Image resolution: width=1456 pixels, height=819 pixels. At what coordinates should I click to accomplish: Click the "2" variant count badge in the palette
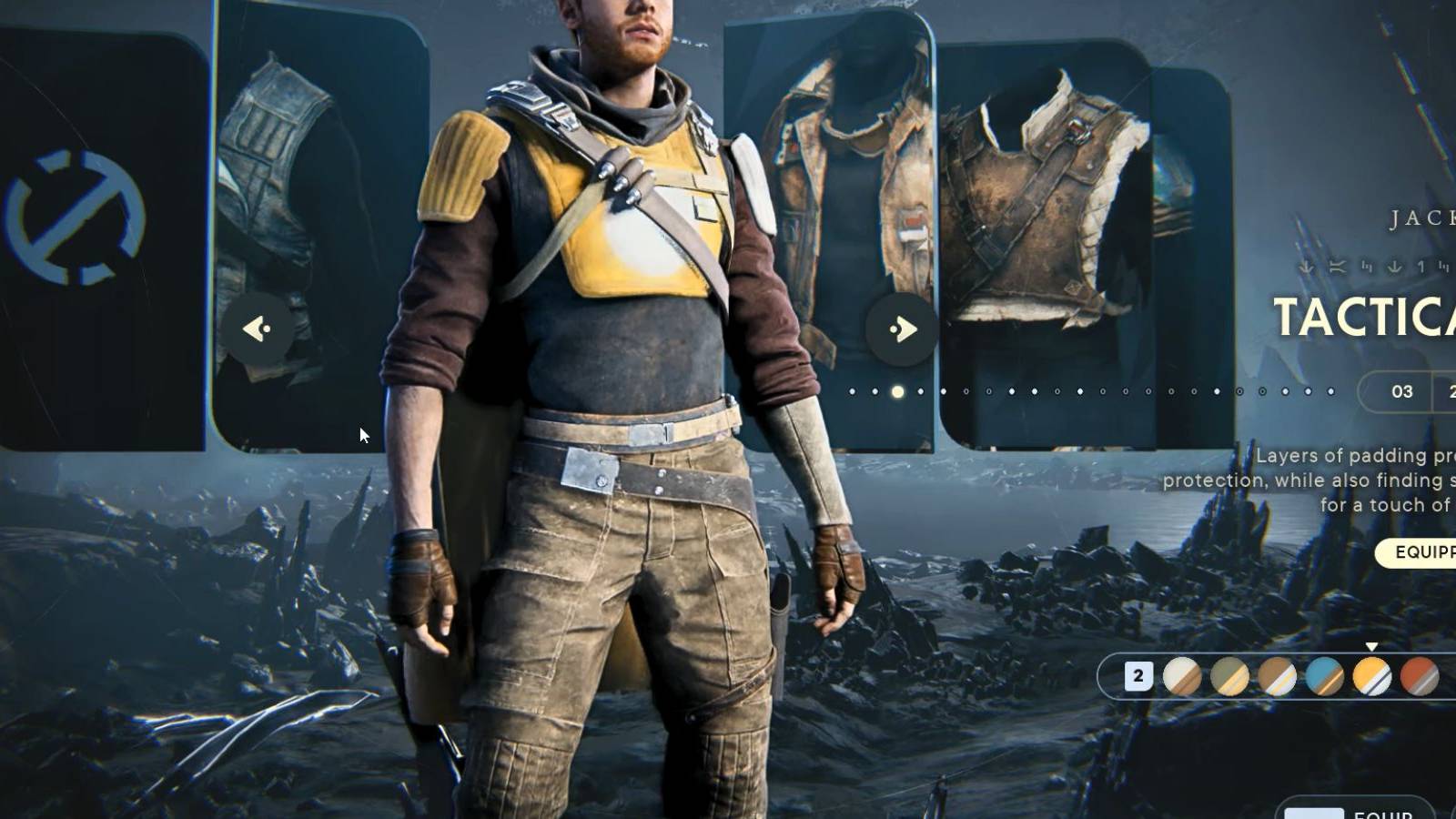[x=1139, y=675]
